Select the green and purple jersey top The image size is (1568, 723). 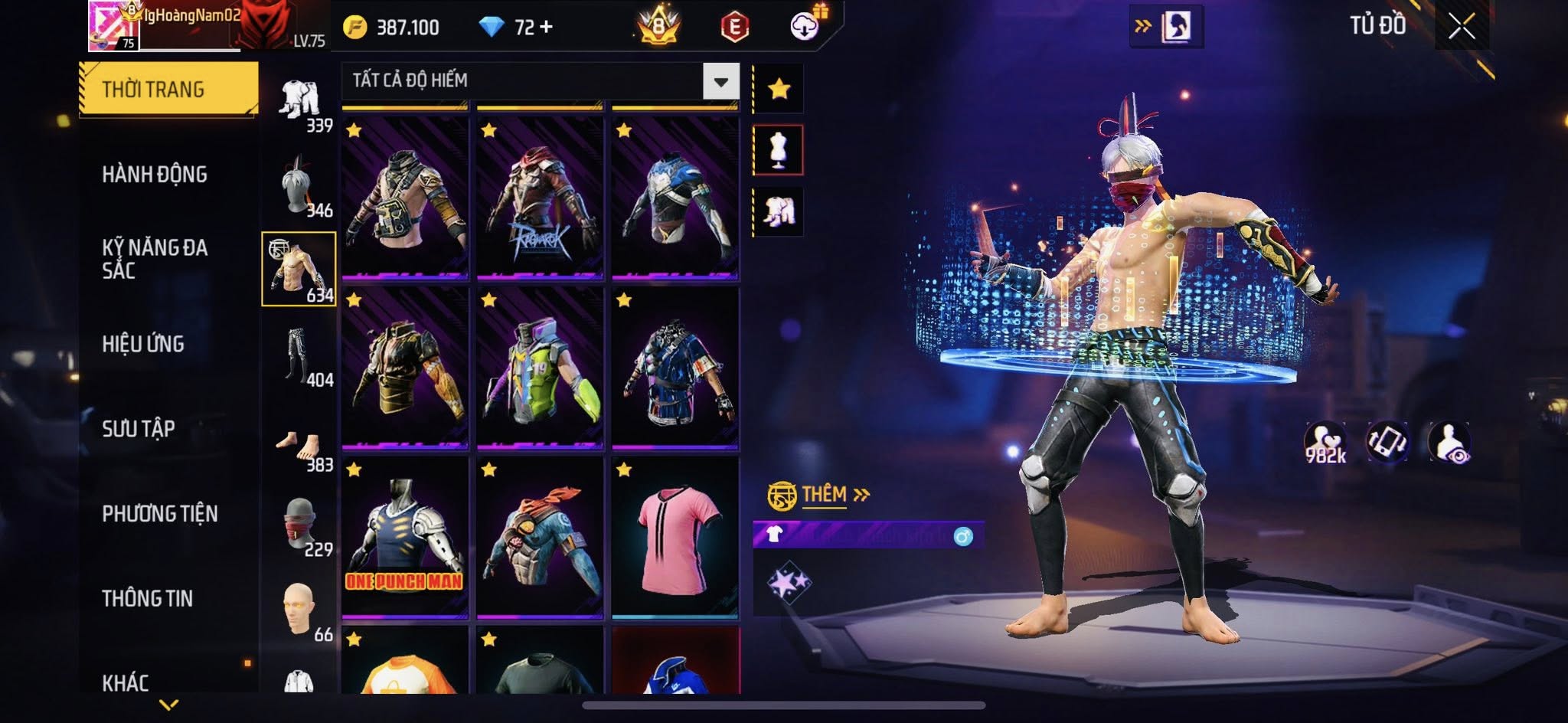pyautogui.click(x=540, y=369)
